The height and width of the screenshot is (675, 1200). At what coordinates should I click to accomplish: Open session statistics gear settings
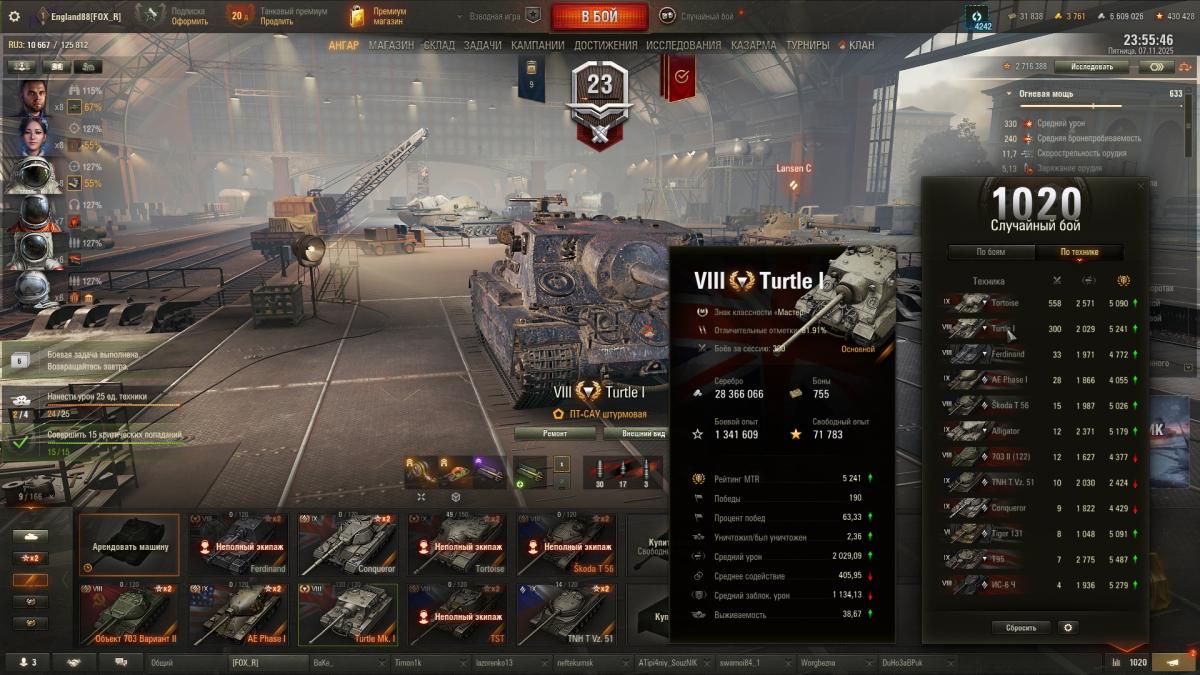point(1068,628)
